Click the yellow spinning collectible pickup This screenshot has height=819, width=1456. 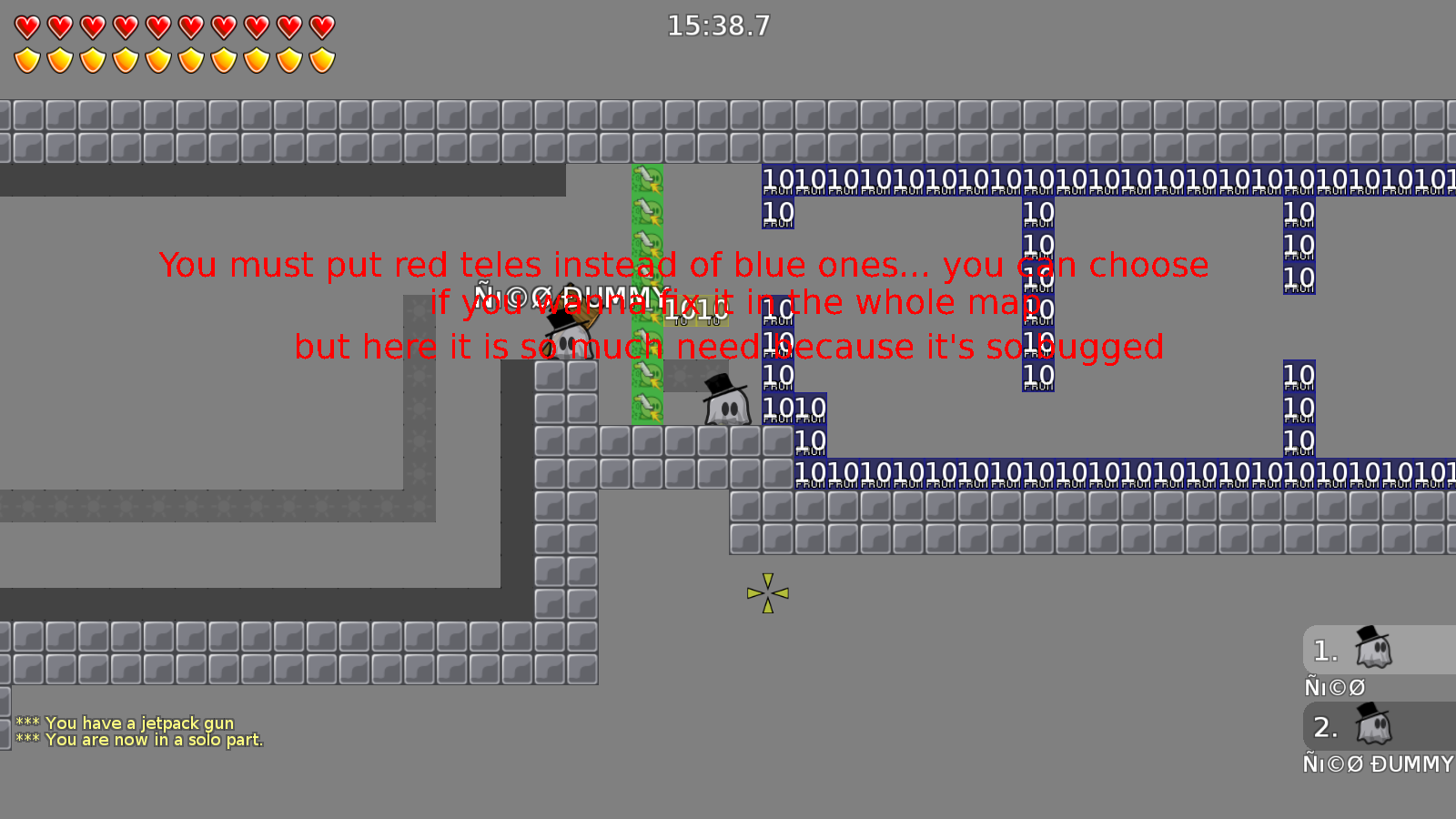click(x=767, y=593)
